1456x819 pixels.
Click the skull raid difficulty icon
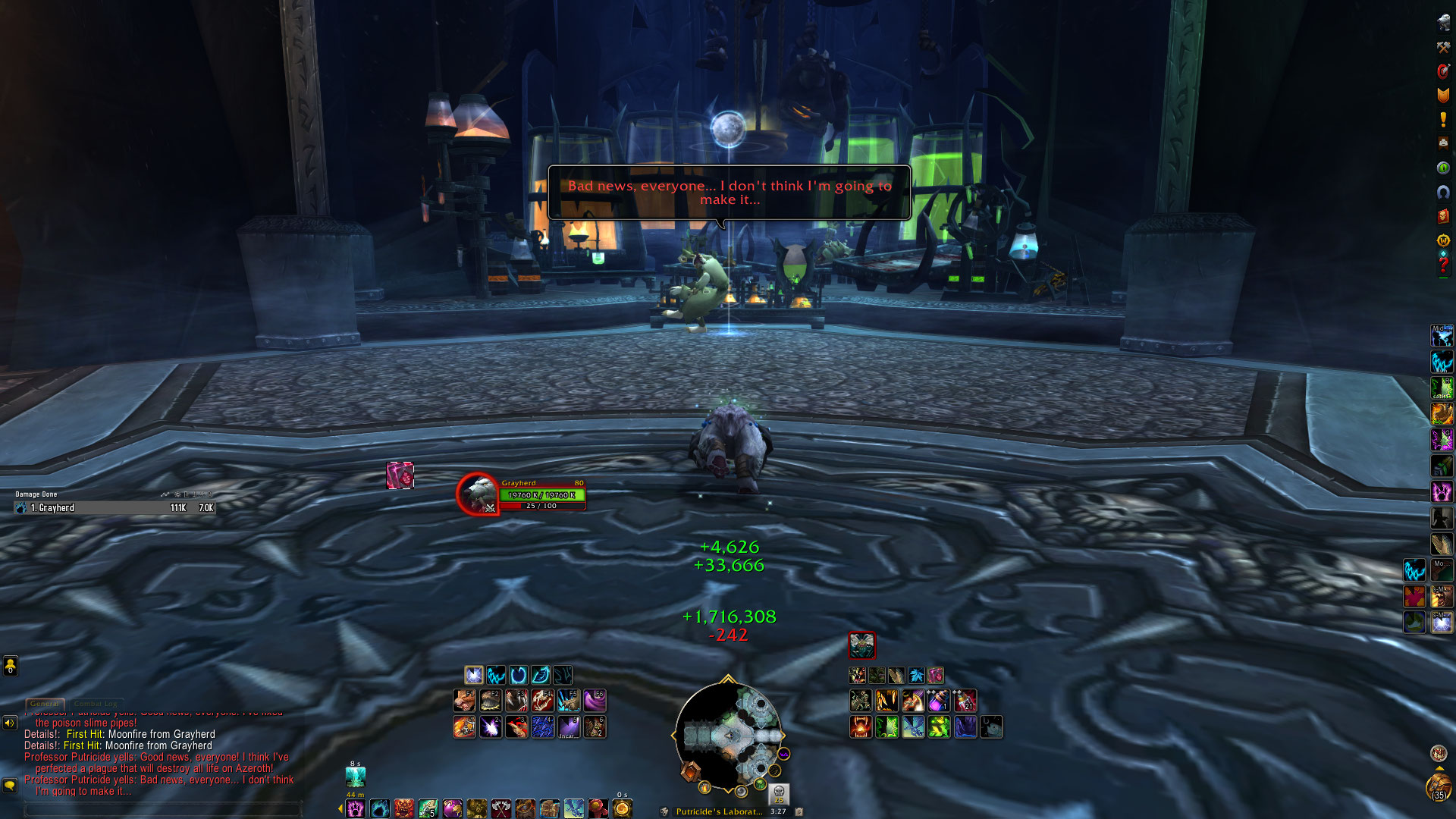[779, 793]
